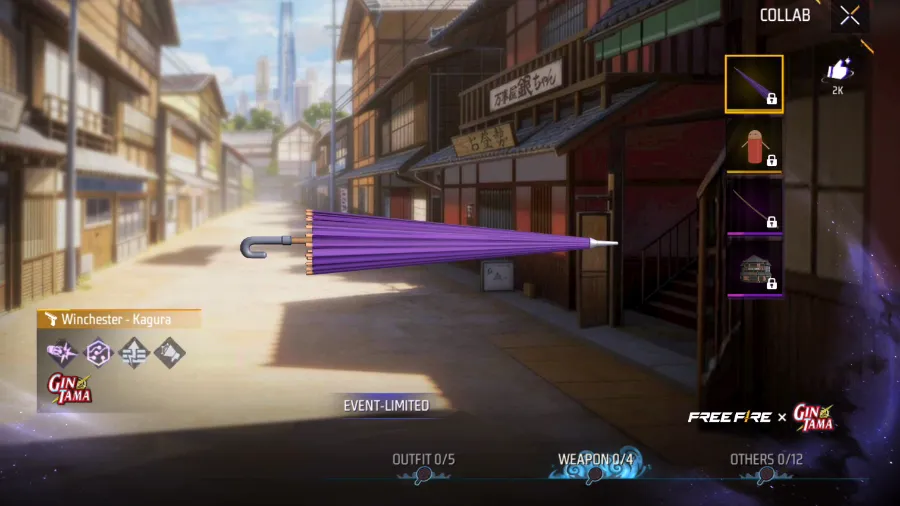
Task: View the hexagon circuit attribute icon
Action: pyautogui.click(x=98, y=352)
